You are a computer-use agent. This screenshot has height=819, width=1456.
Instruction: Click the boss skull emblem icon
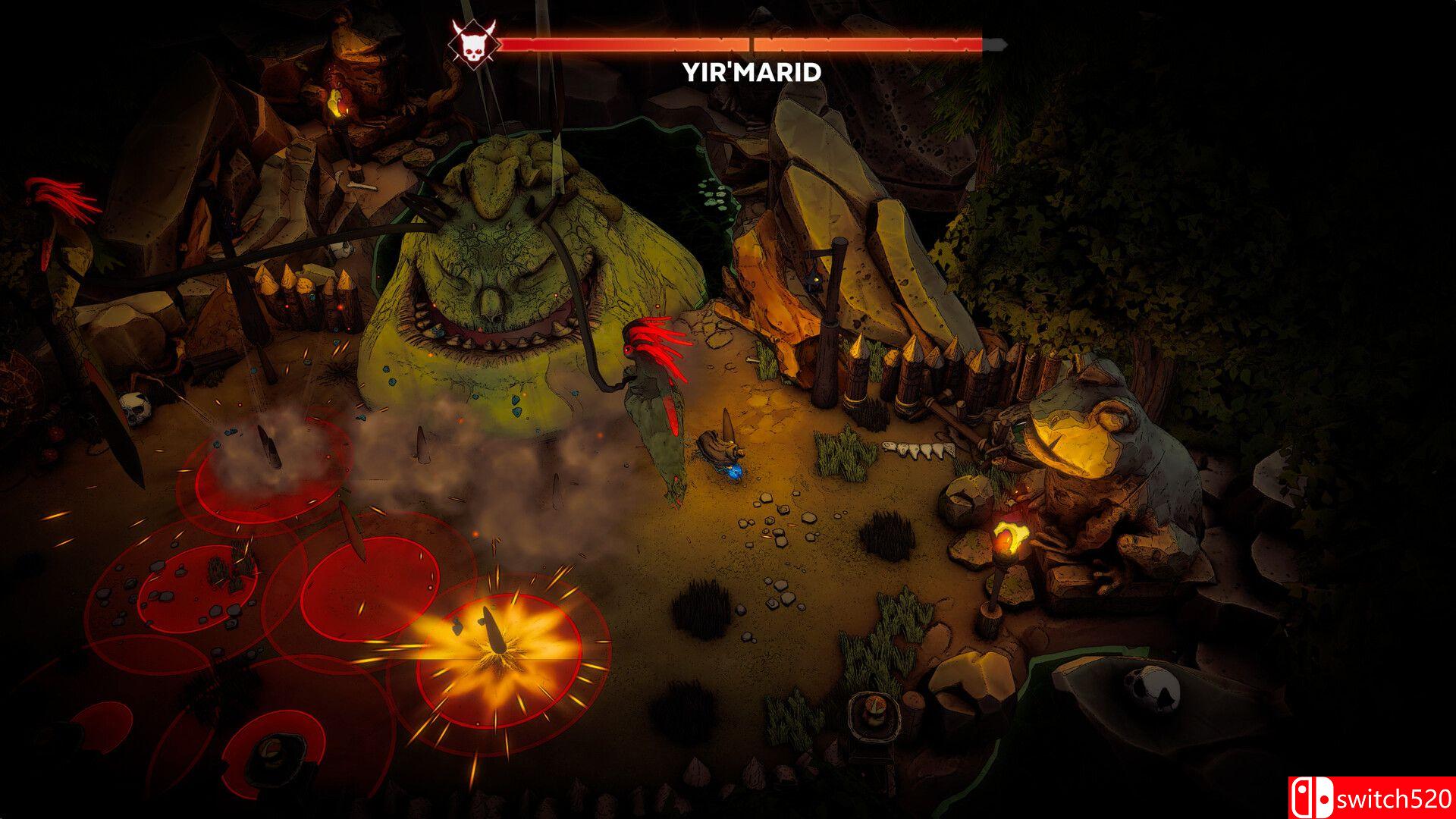(469, 43)
